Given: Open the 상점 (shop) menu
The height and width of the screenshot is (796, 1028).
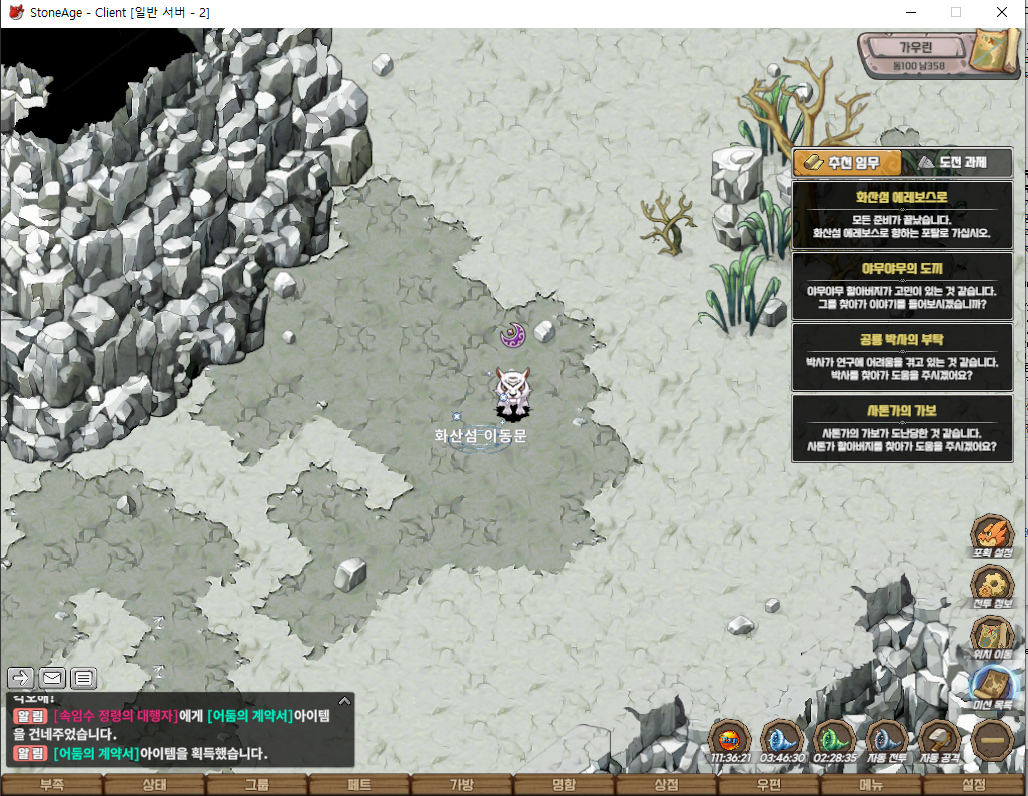Looking at the screenshot, I should pyautogui.click(x=667, y=785).
